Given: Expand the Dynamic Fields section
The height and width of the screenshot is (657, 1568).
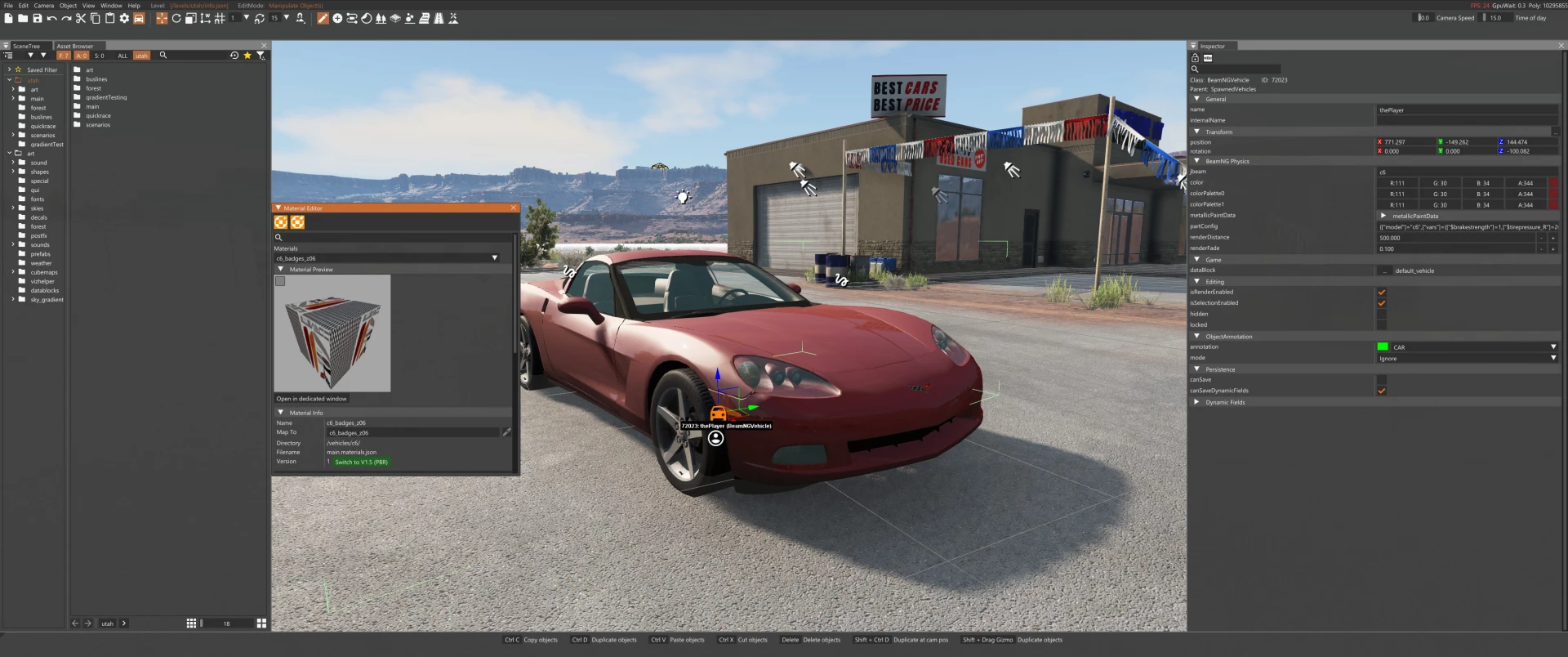Looking at the screenshot, I should 1196,402.
